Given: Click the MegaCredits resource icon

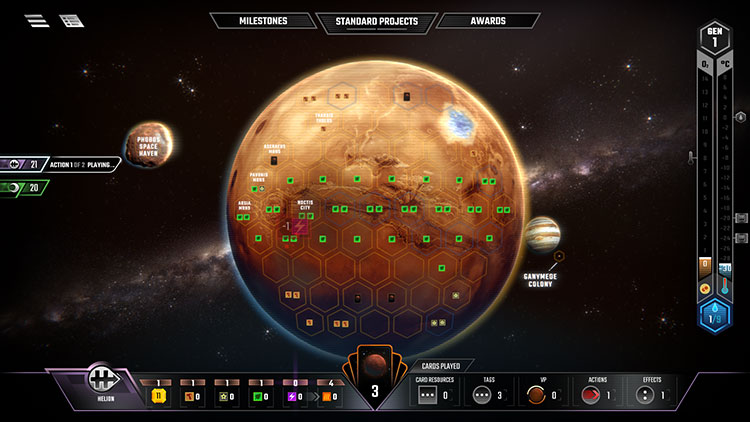Looking at the screenshot, I should point(157,395).
